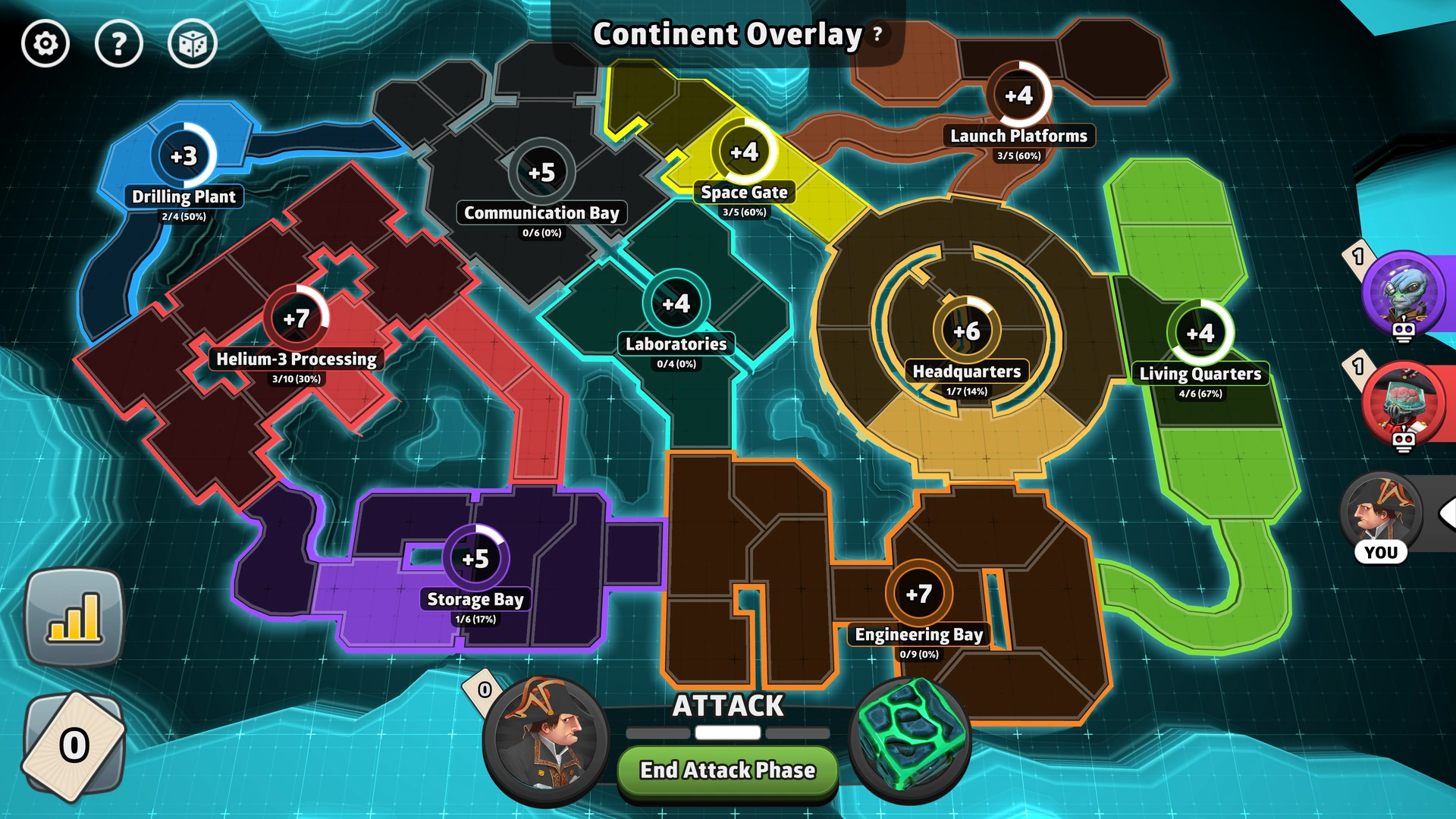
Task: Click the dice options icon top left
Action: coord(192,44)
